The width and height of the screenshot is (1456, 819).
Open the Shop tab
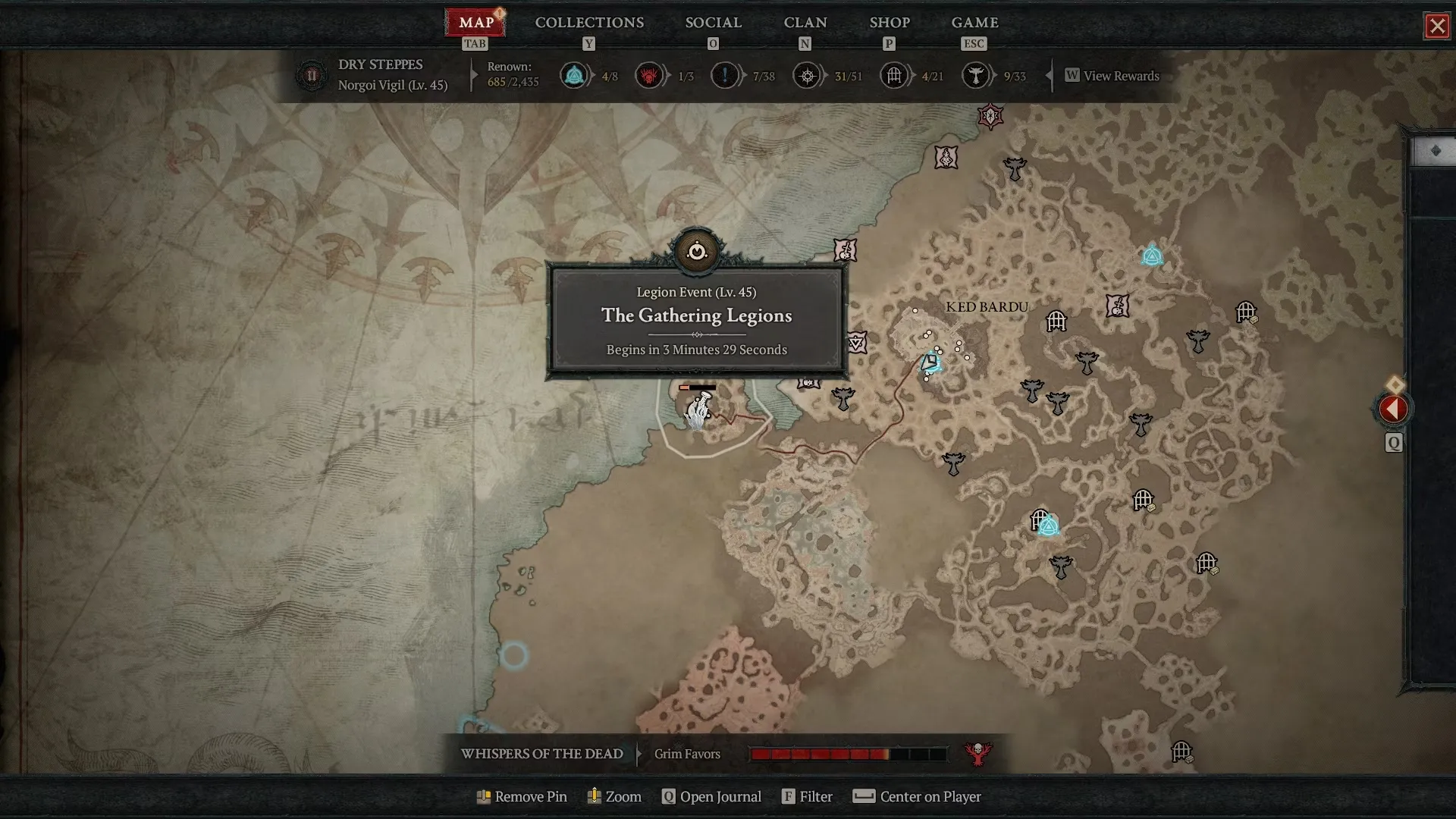[889, 23]
